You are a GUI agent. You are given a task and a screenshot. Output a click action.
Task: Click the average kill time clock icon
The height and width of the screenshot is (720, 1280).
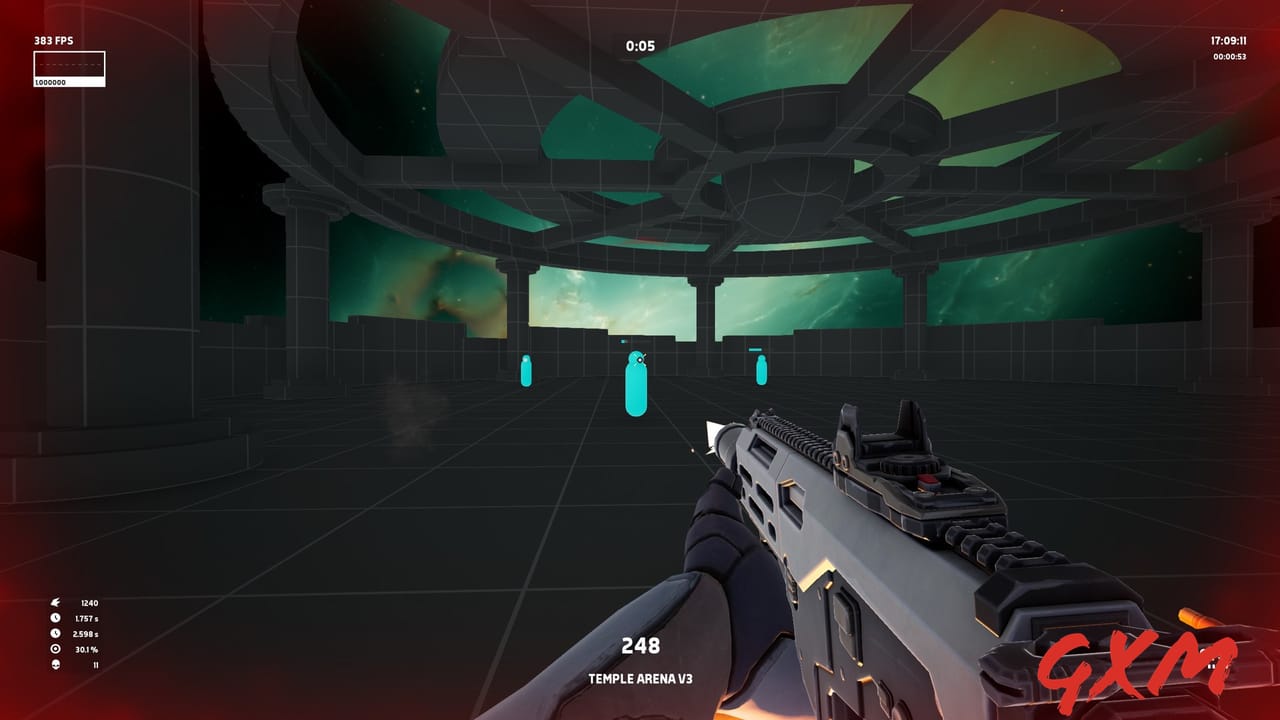pos(55,618)
